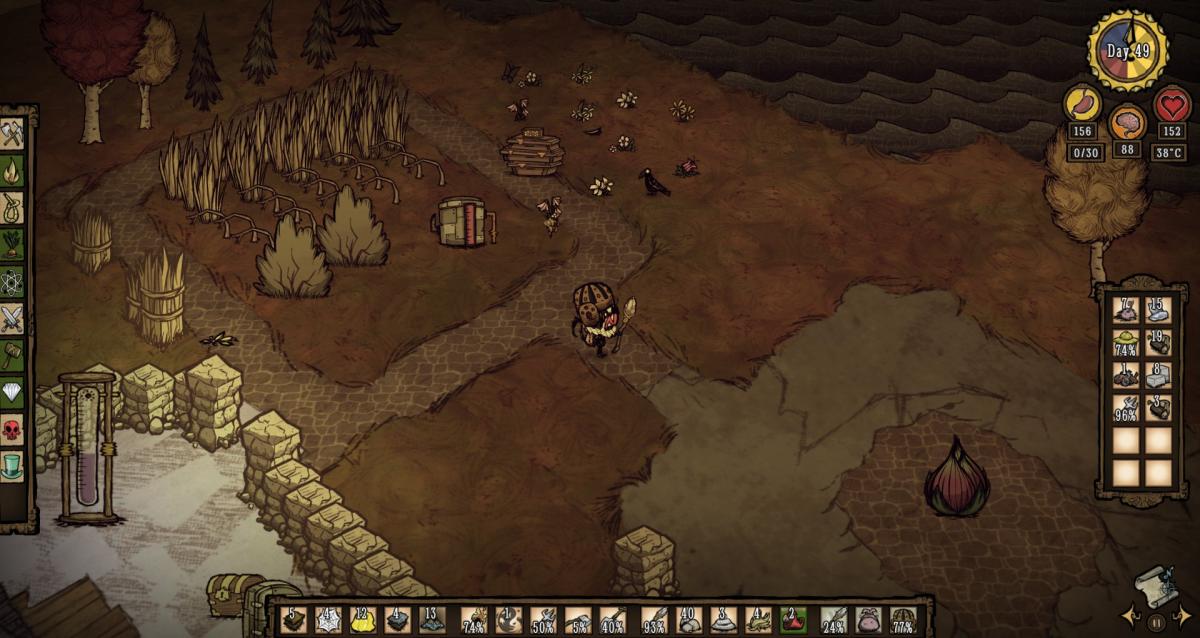Select the log stack of 19 in backpack
Image resolution: width=1200 pixels, height=638 pixels.
[x=1159, y=344]
